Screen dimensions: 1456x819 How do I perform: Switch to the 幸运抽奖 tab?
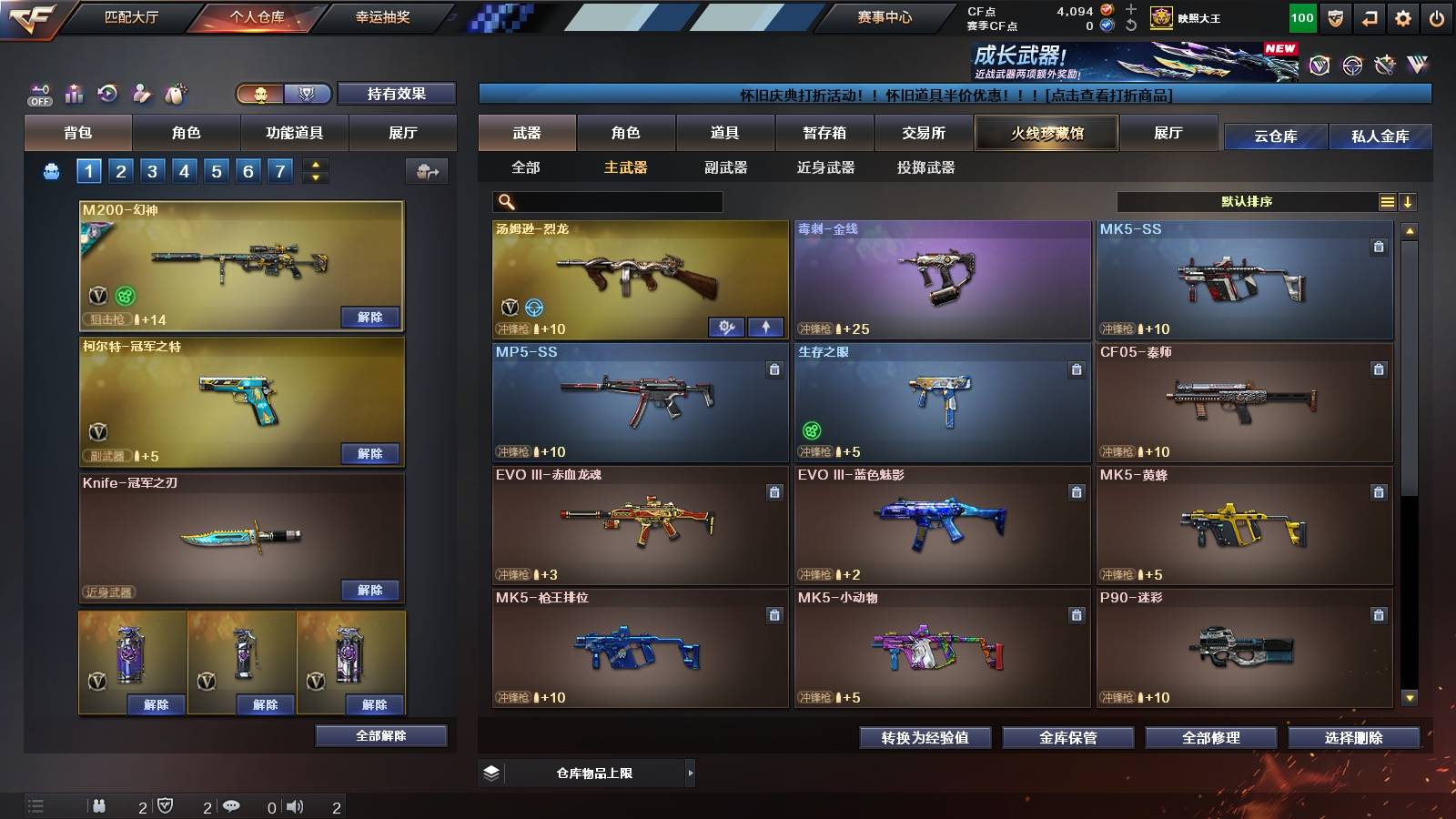(382, 16)
